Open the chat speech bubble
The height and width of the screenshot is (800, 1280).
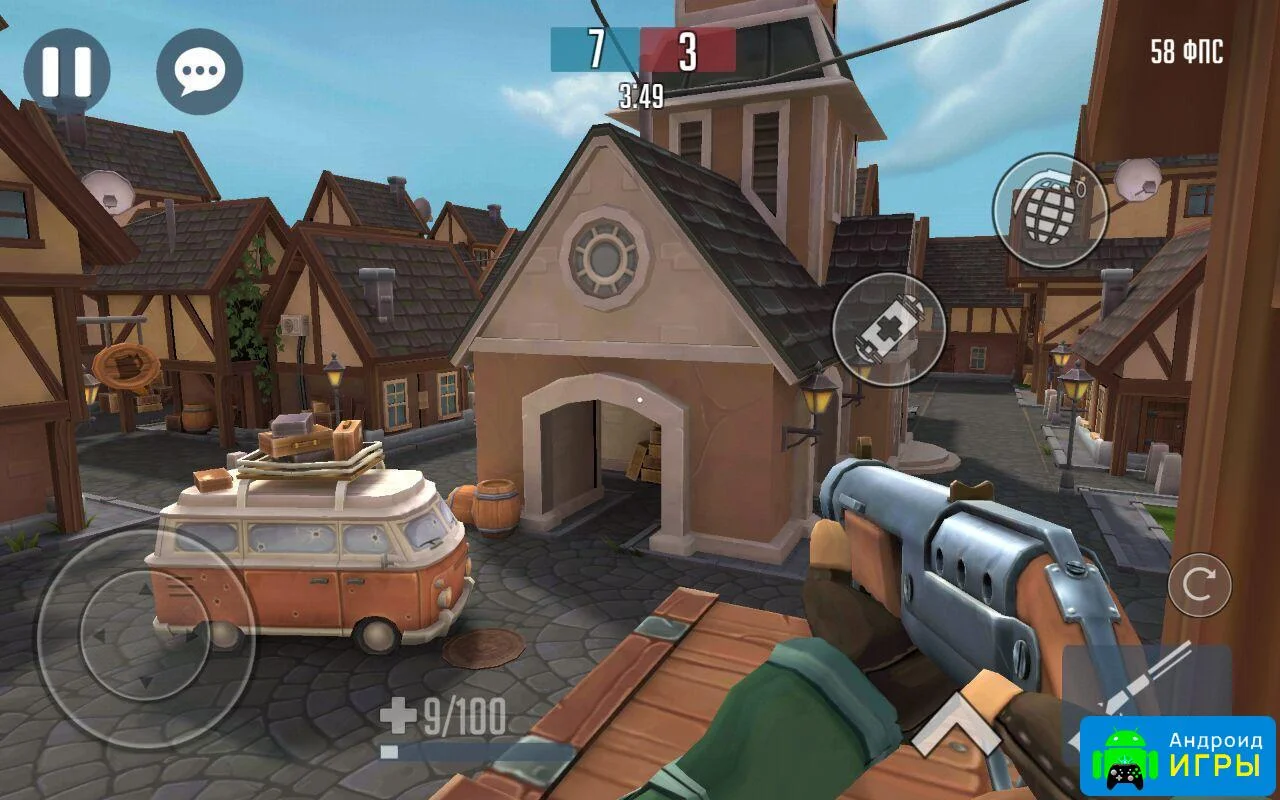(x=199, y=71)
